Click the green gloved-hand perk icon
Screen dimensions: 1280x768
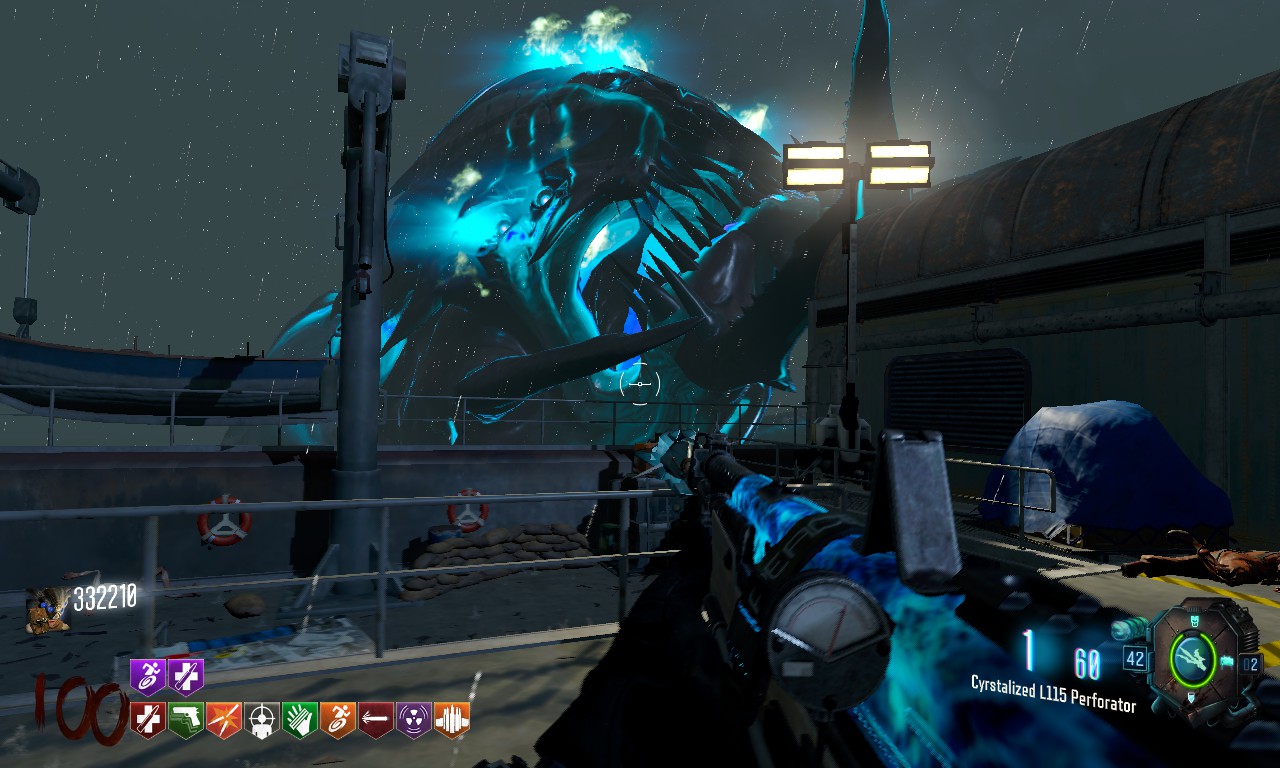coord(298,717)
